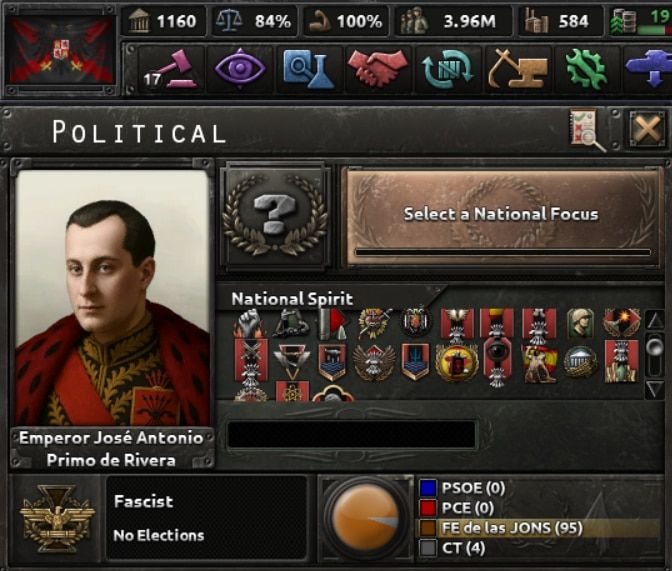Open the intelligence eye screen

240,68
